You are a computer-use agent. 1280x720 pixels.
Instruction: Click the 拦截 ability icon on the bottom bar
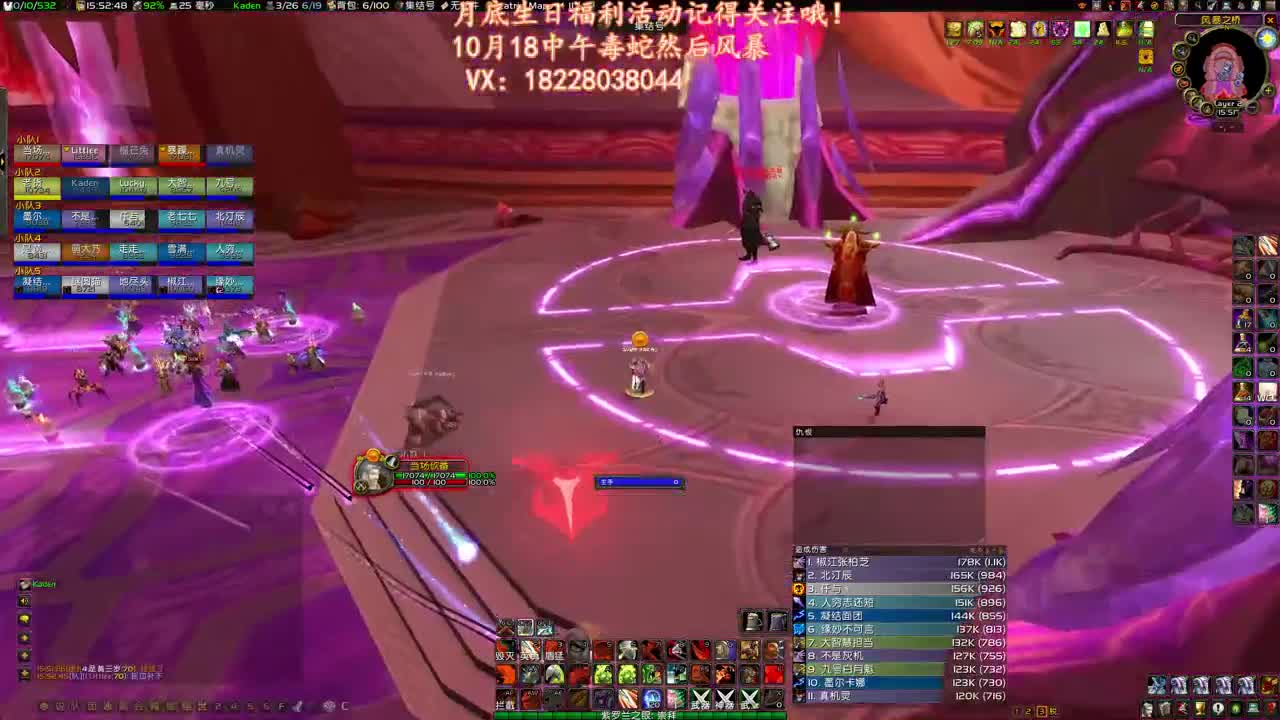click(504, 700)
